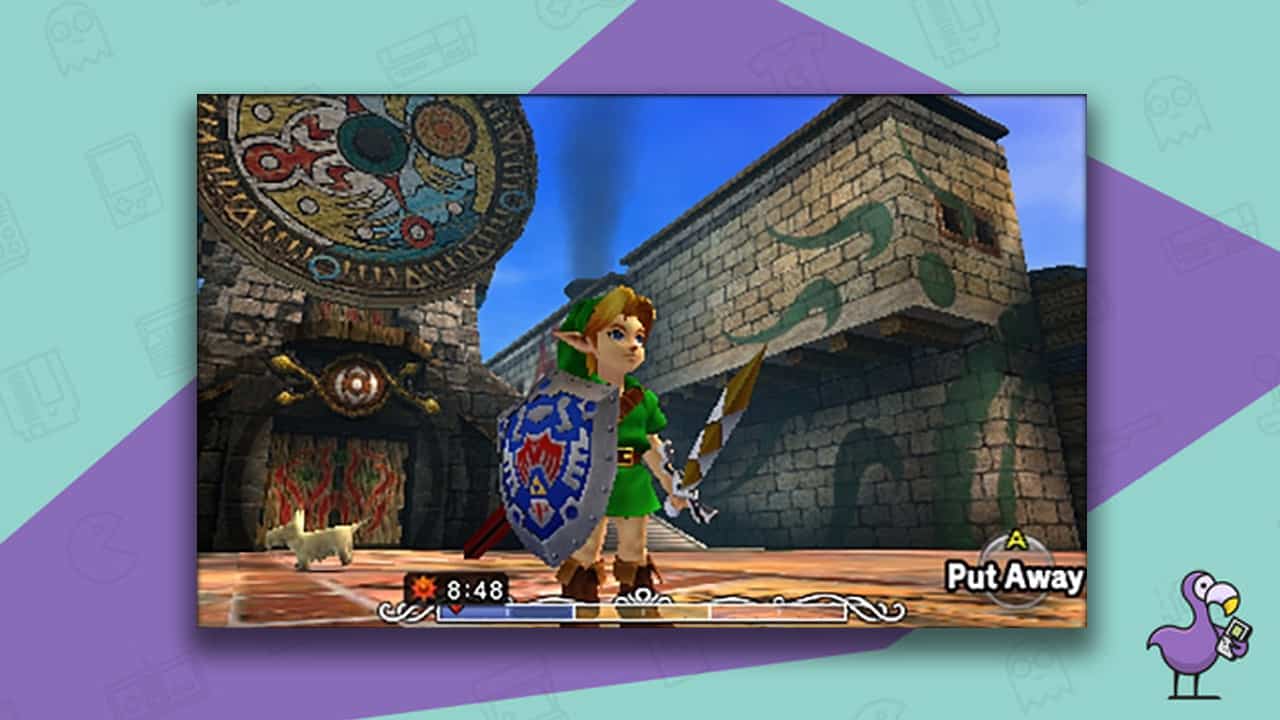Image resolution: width=1280 pixels, height=720 pixels.
Task: Click the eye emblem above the doorway
Action: click(x=355, y=383)
